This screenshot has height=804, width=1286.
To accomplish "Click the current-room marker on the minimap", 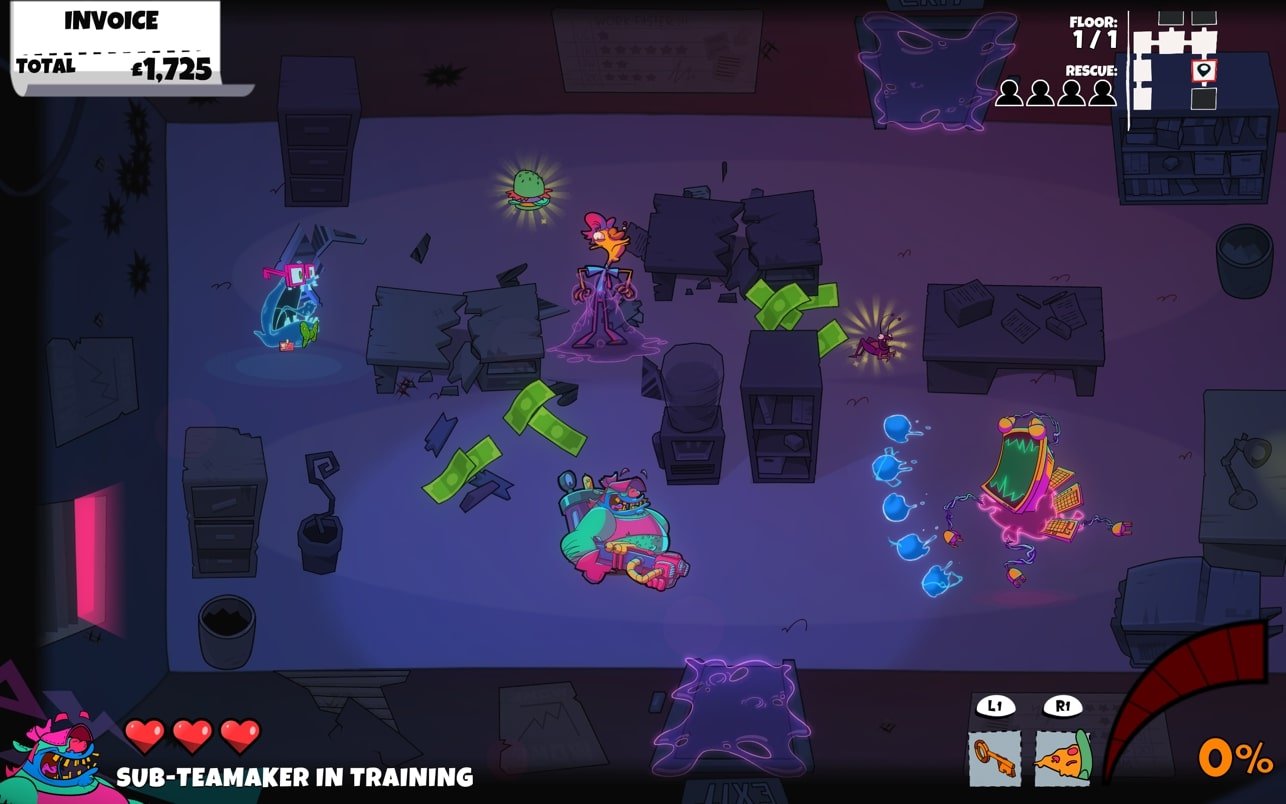I will point(1204,70).
